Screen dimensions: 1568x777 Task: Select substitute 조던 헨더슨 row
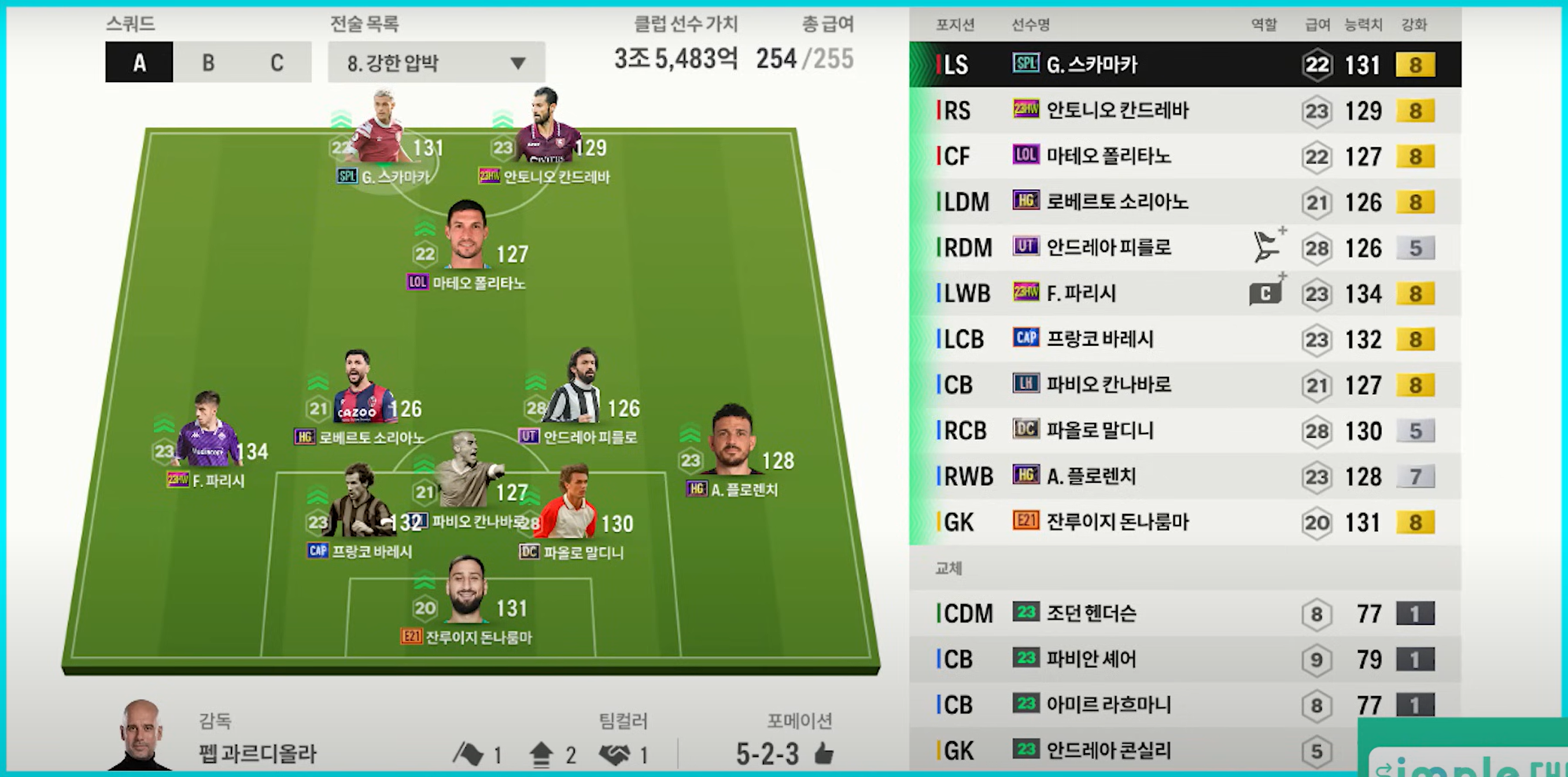(x=1185, y=613)
